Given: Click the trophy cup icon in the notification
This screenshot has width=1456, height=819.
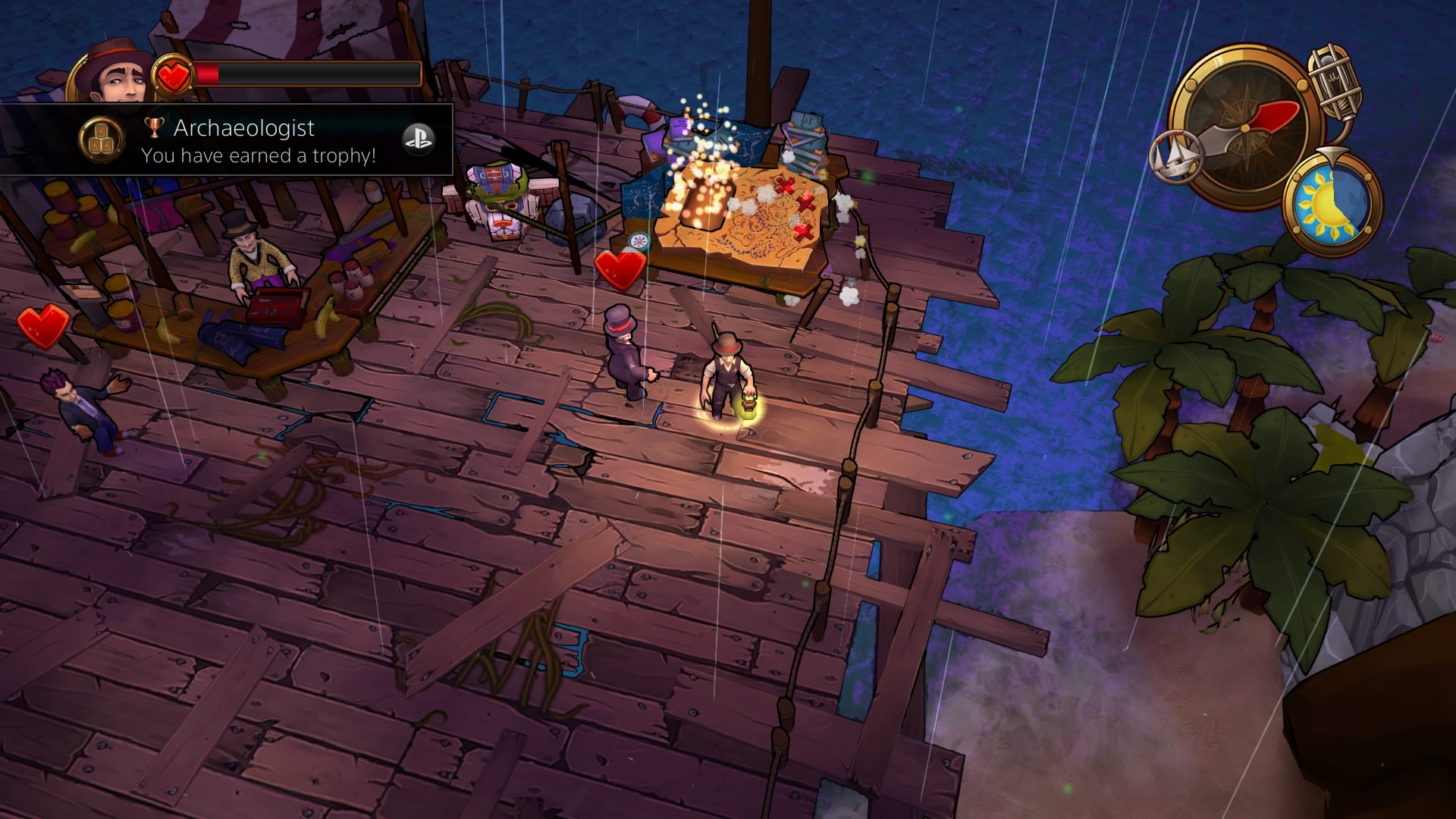Looking at the screenshot, I should 154,127.
